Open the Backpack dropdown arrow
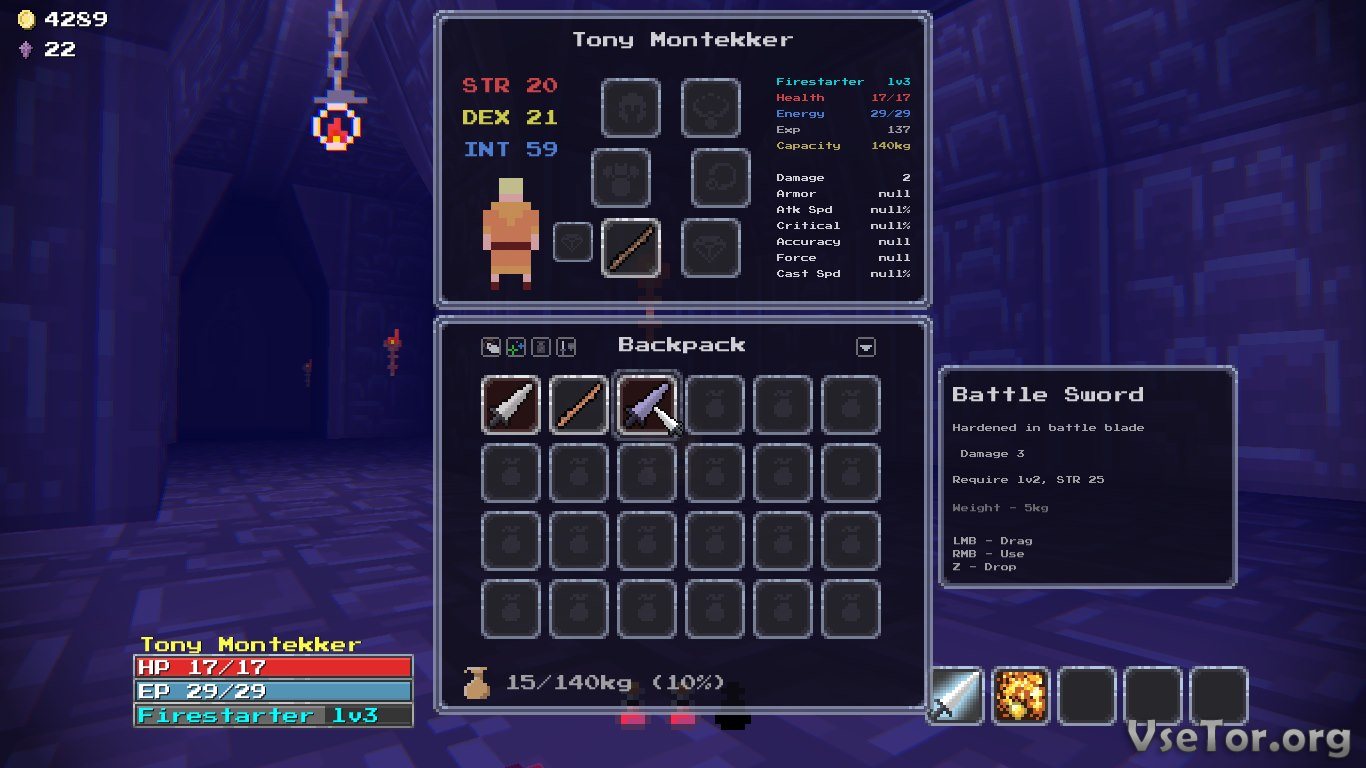Viewport: 1366px width, 768px height. [866, 347]
